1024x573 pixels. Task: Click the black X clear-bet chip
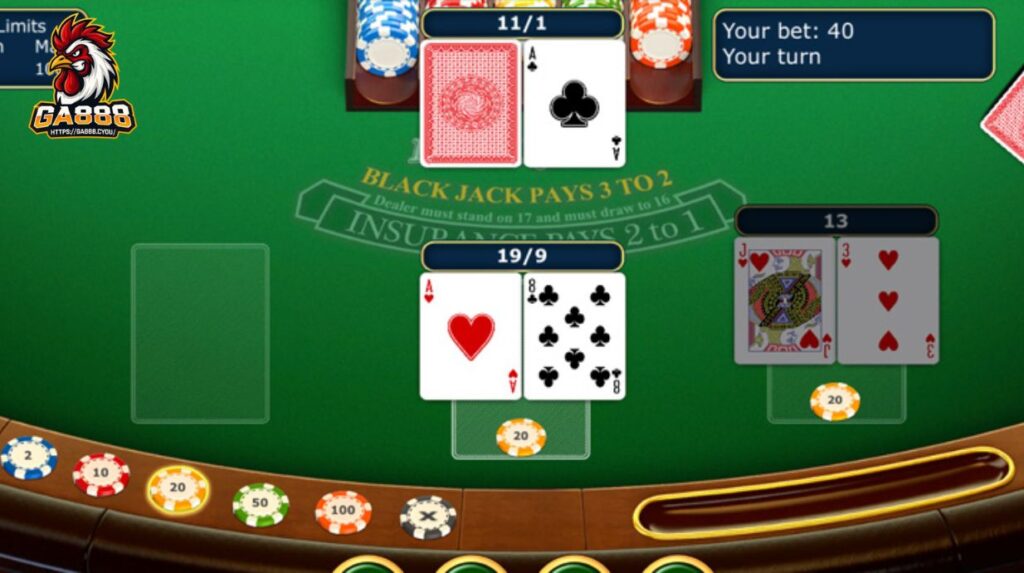[428, 517]
